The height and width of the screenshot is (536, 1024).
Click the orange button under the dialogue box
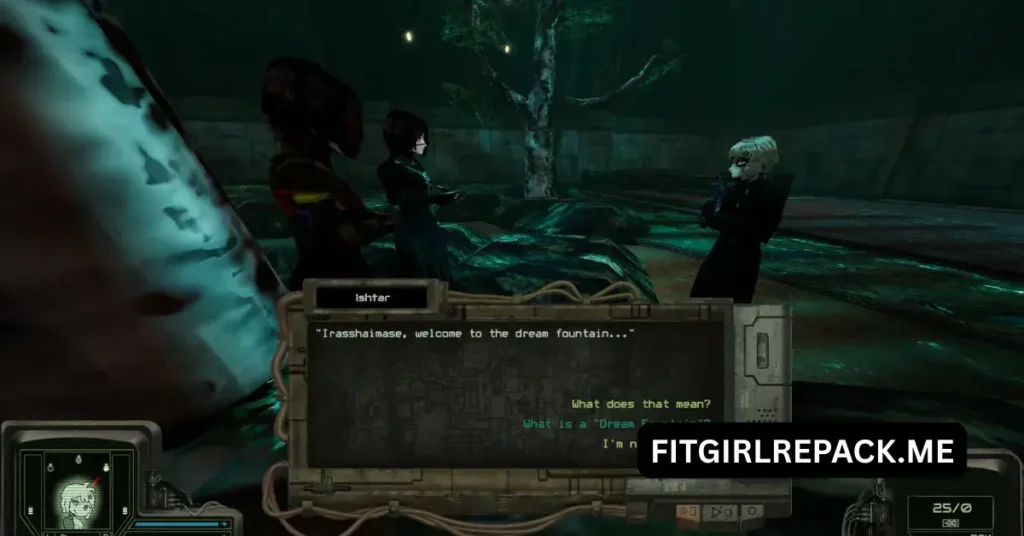[x=688, y=513]
